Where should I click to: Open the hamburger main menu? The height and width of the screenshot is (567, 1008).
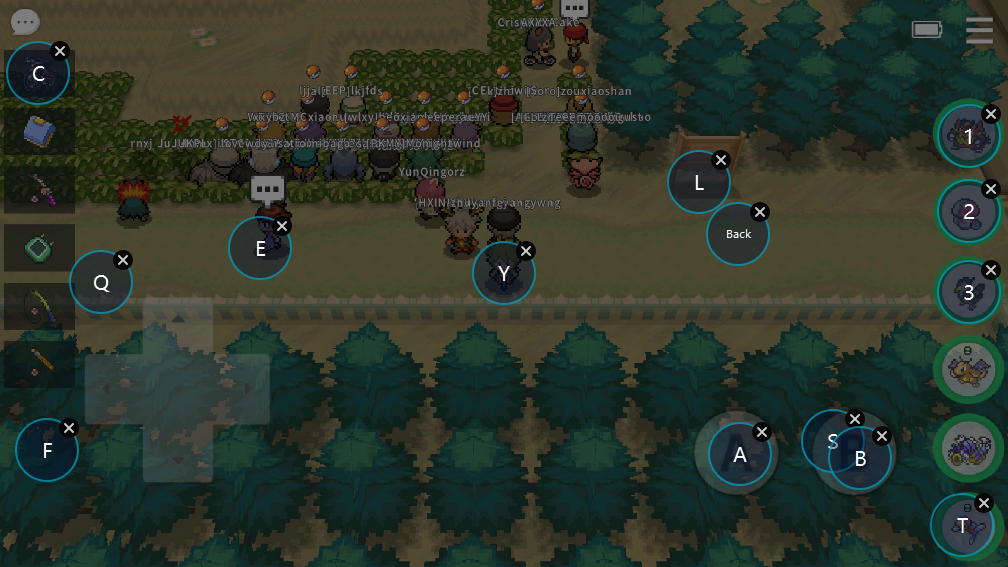[979, 31]
